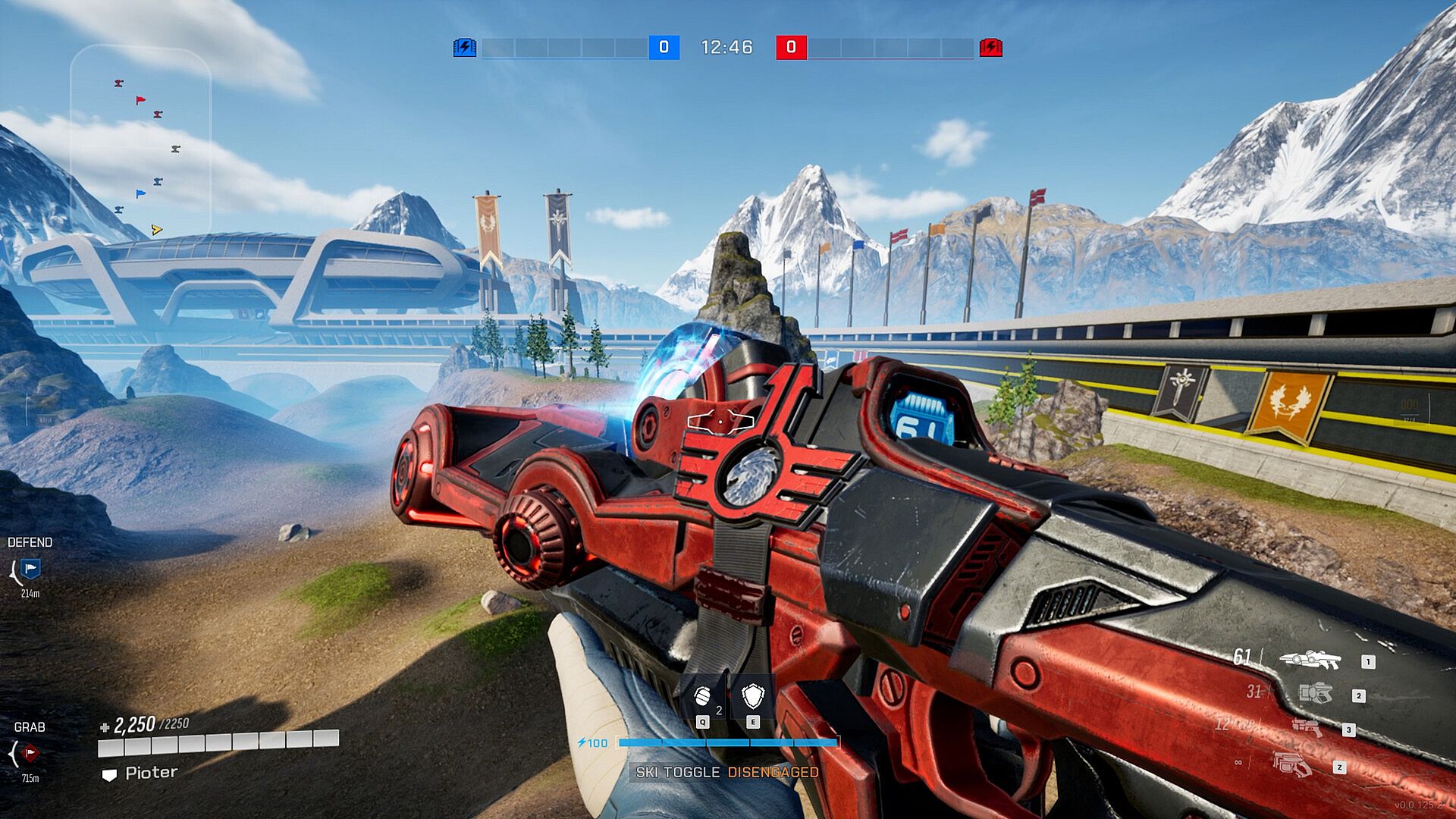Select the blue team lightning emblem
The height and width of the screenshot is (819, 1456).
(464, 48)
